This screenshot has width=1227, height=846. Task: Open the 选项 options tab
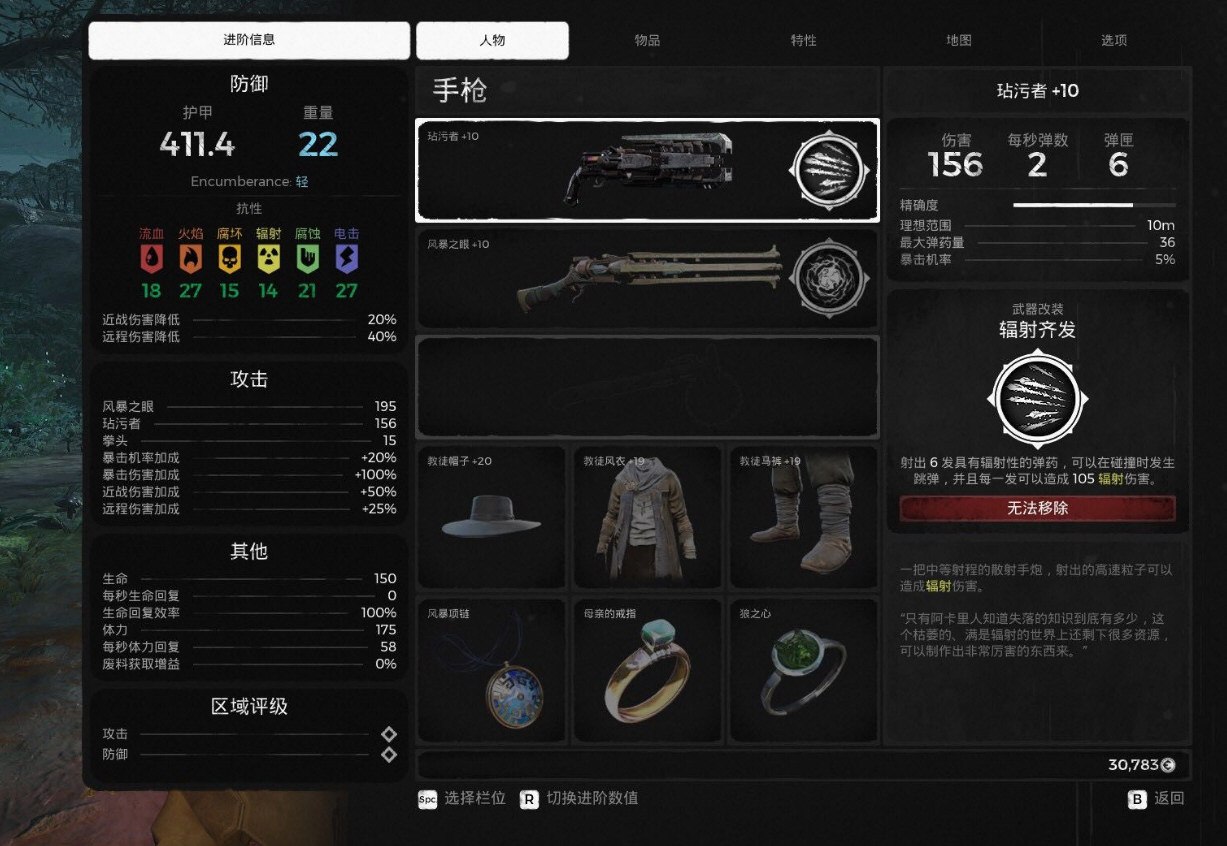(x=1113, y=41)
